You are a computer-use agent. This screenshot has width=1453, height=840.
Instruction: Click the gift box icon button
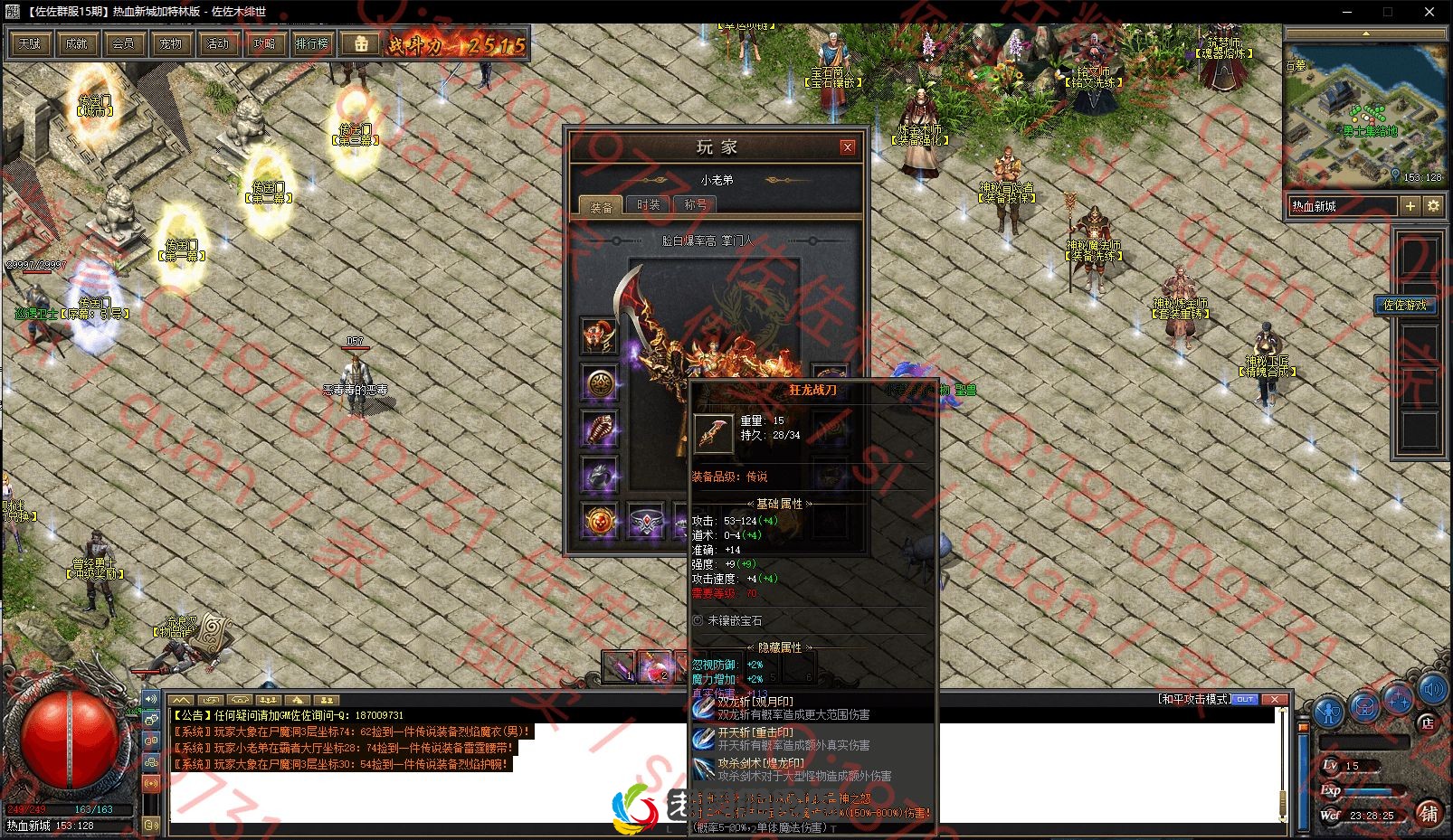click(x=360, y=43)
